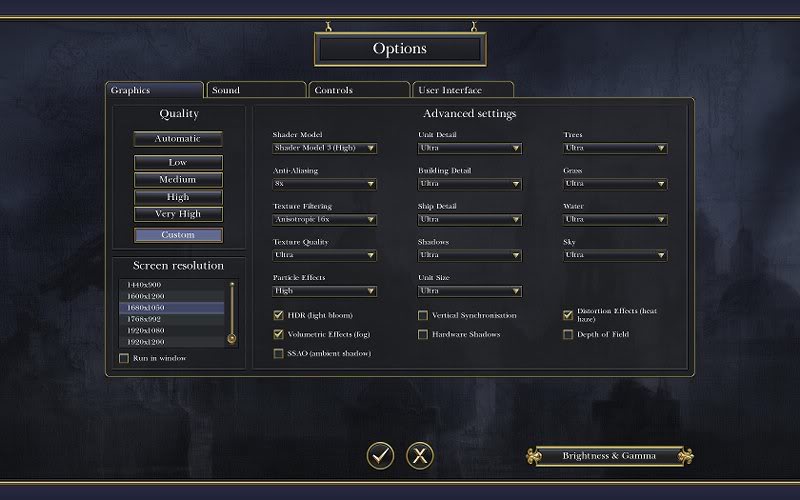Open the Shader Model dropdown
The height and width of the screenshot is (500, 800).
click(x=324, y=148)
